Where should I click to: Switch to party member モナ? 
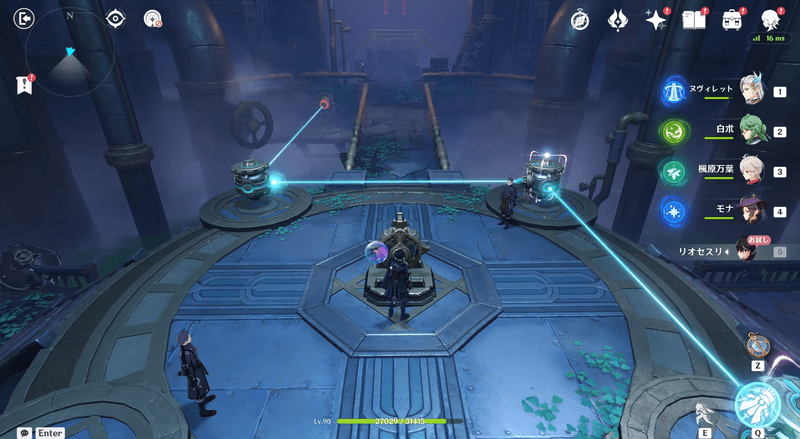point(754,211)
